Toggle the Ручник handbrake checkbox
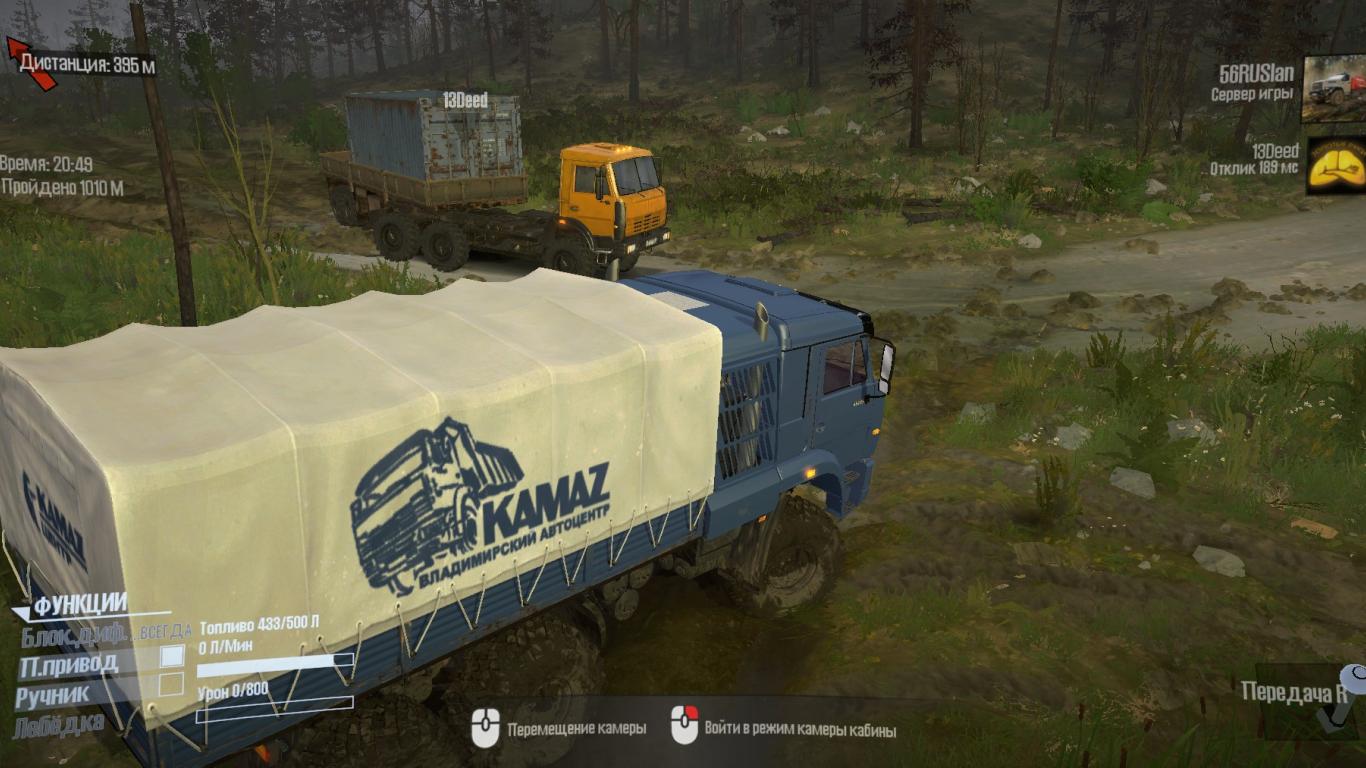The height and width of the screenshot is (768, 1366). coord(172,685)
